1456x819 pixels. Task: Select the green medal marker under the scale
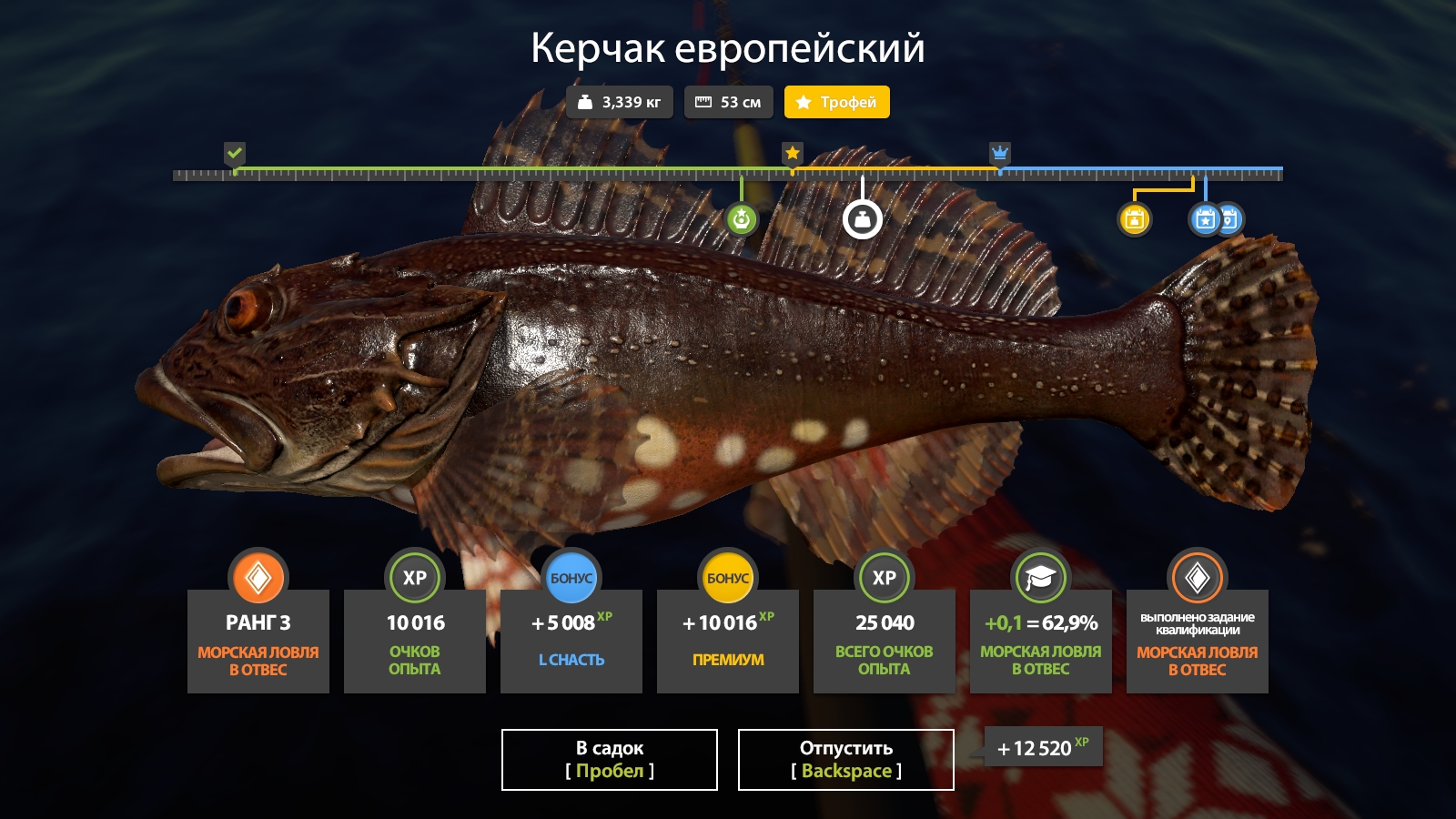742,219
